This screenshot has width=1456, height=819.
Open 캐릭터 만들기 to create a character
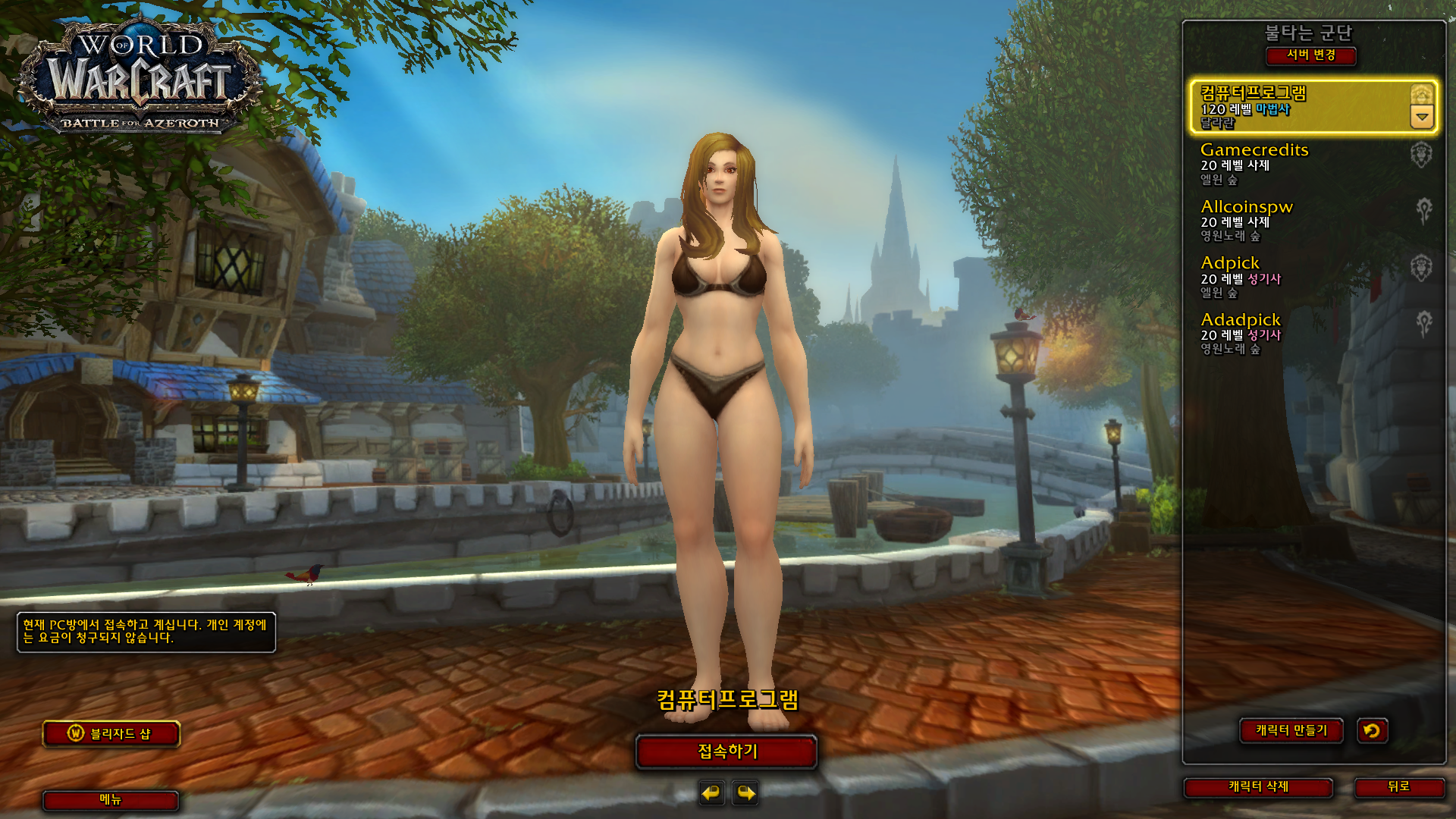pyautogui.click(x=1291, y=730)
